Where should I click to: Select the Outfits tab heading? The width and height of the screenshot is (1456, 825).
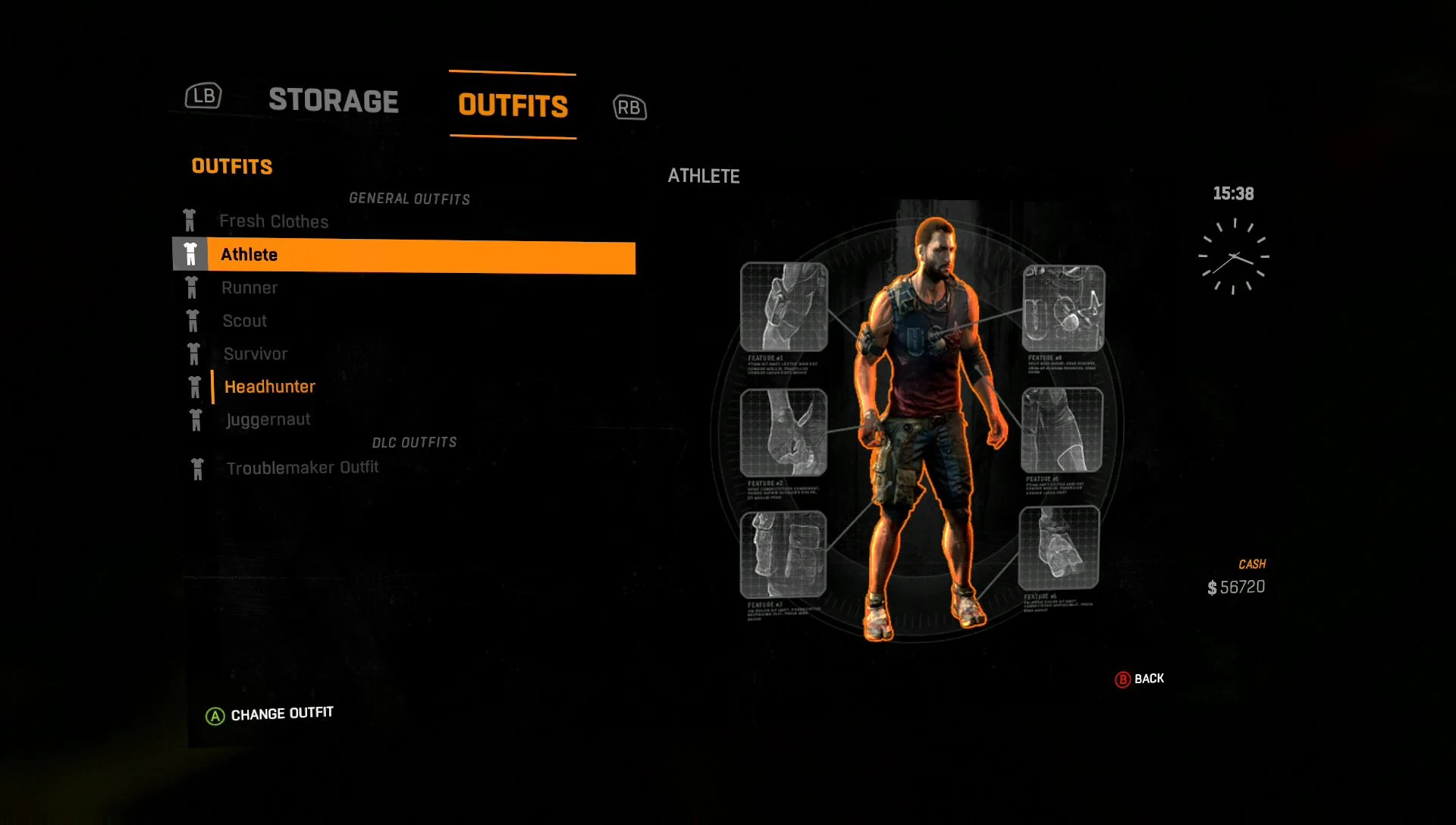pos(512,106)
